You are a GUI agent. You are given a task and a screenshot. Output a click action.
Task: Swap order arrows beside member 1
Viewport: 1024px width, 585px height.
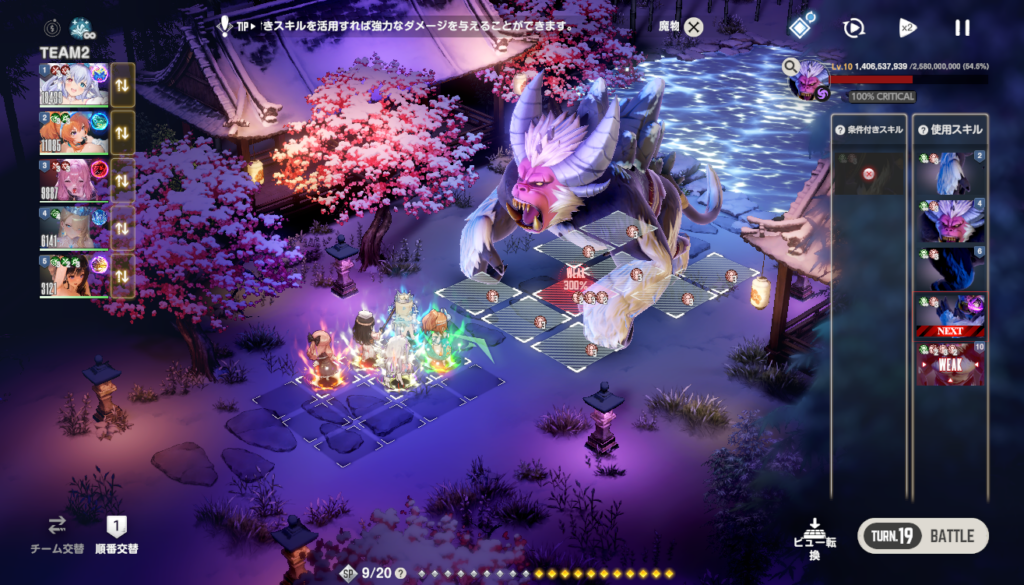(x=122, y=85)
